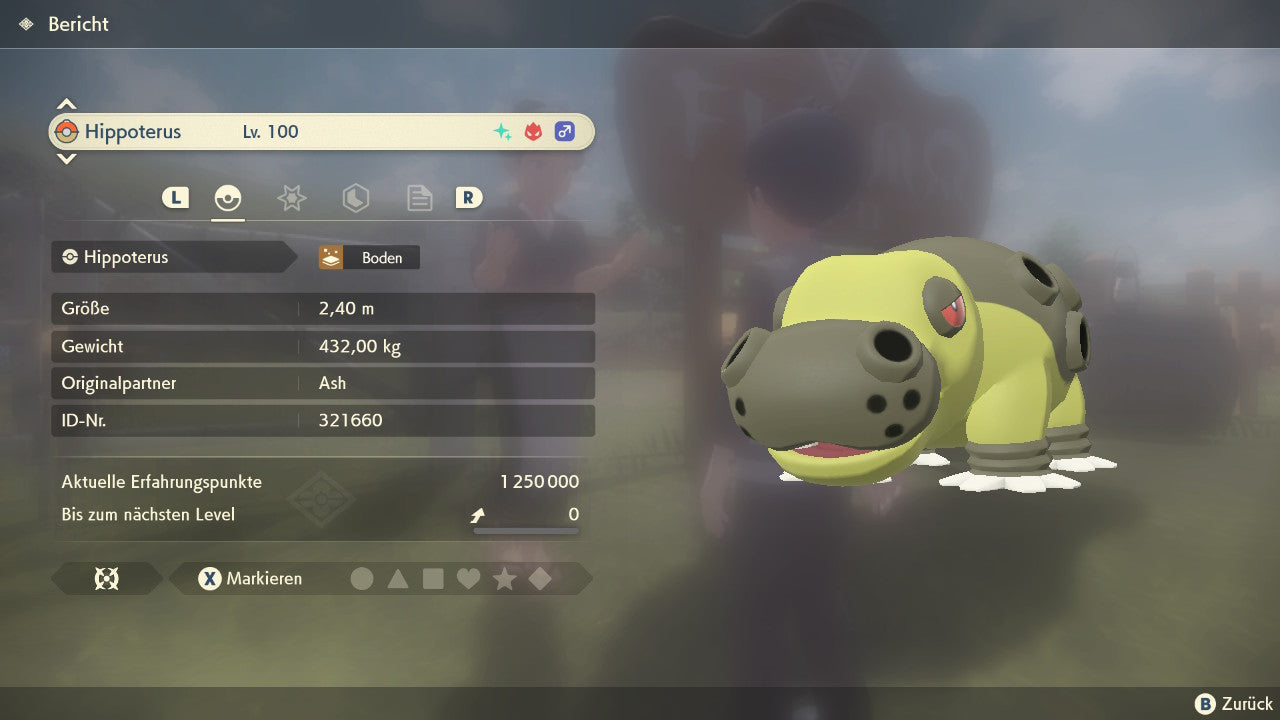
Task: Switch to the Poké Ball info tab
Action: coord(228,198)
